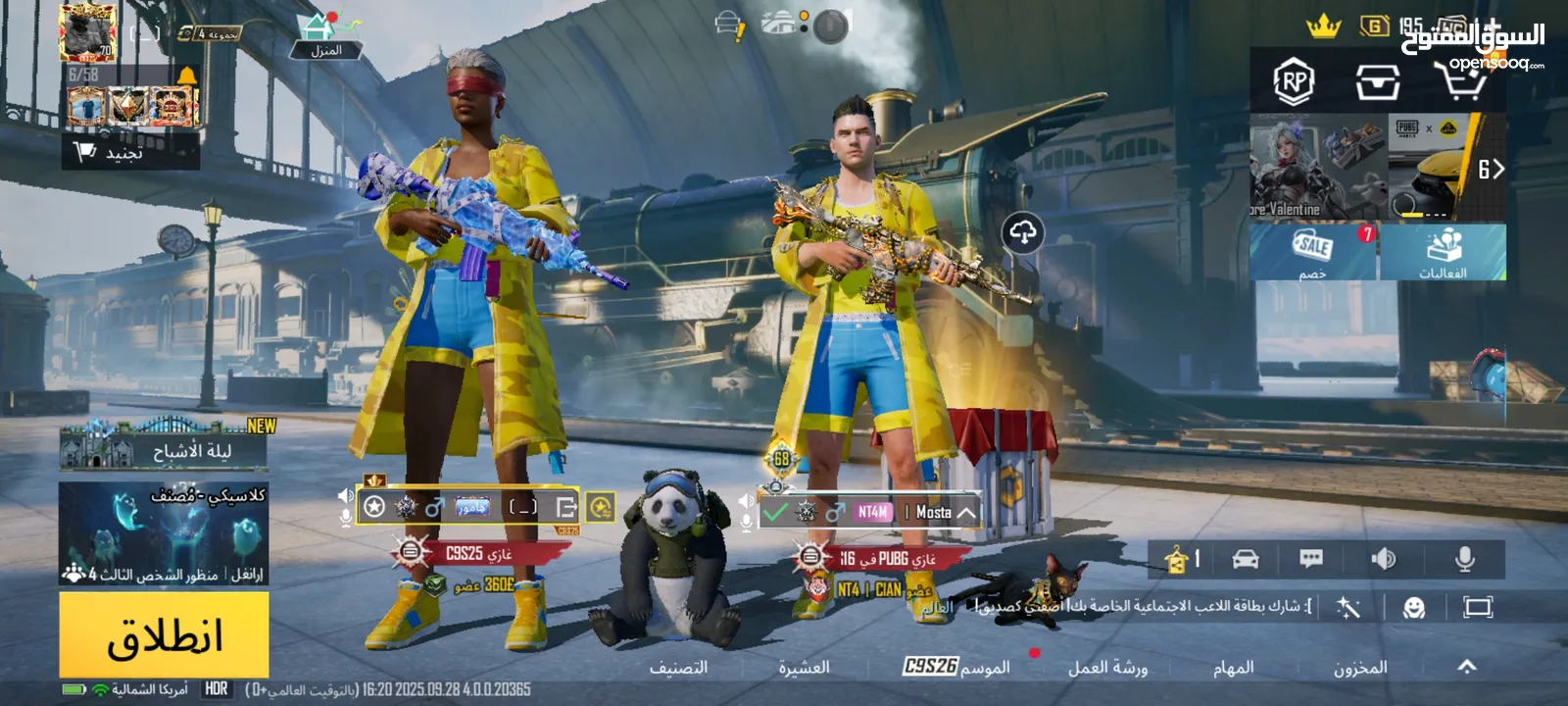Open the الموسم C9S26 season tab
Viewport: 1568px width, 706px height.
point(956,668)
